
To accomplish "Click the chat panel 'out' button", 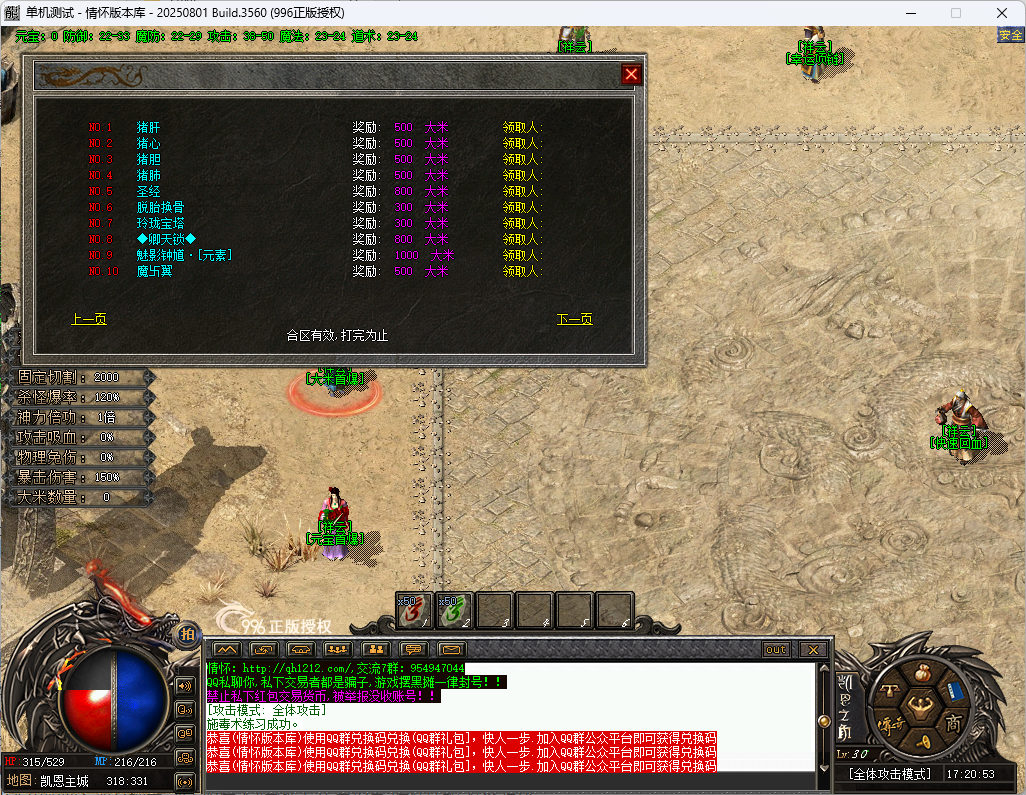I will point(776,650).
